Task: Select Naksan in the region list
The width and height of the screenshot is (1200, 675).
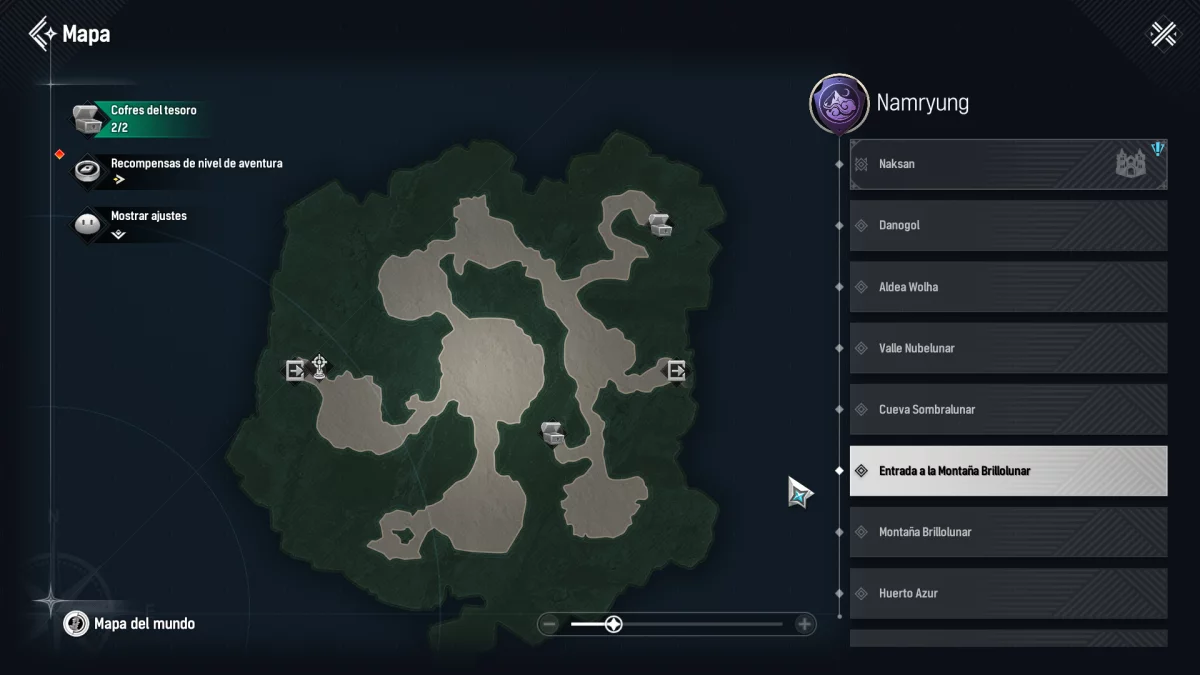Action: coord(1008,164)
